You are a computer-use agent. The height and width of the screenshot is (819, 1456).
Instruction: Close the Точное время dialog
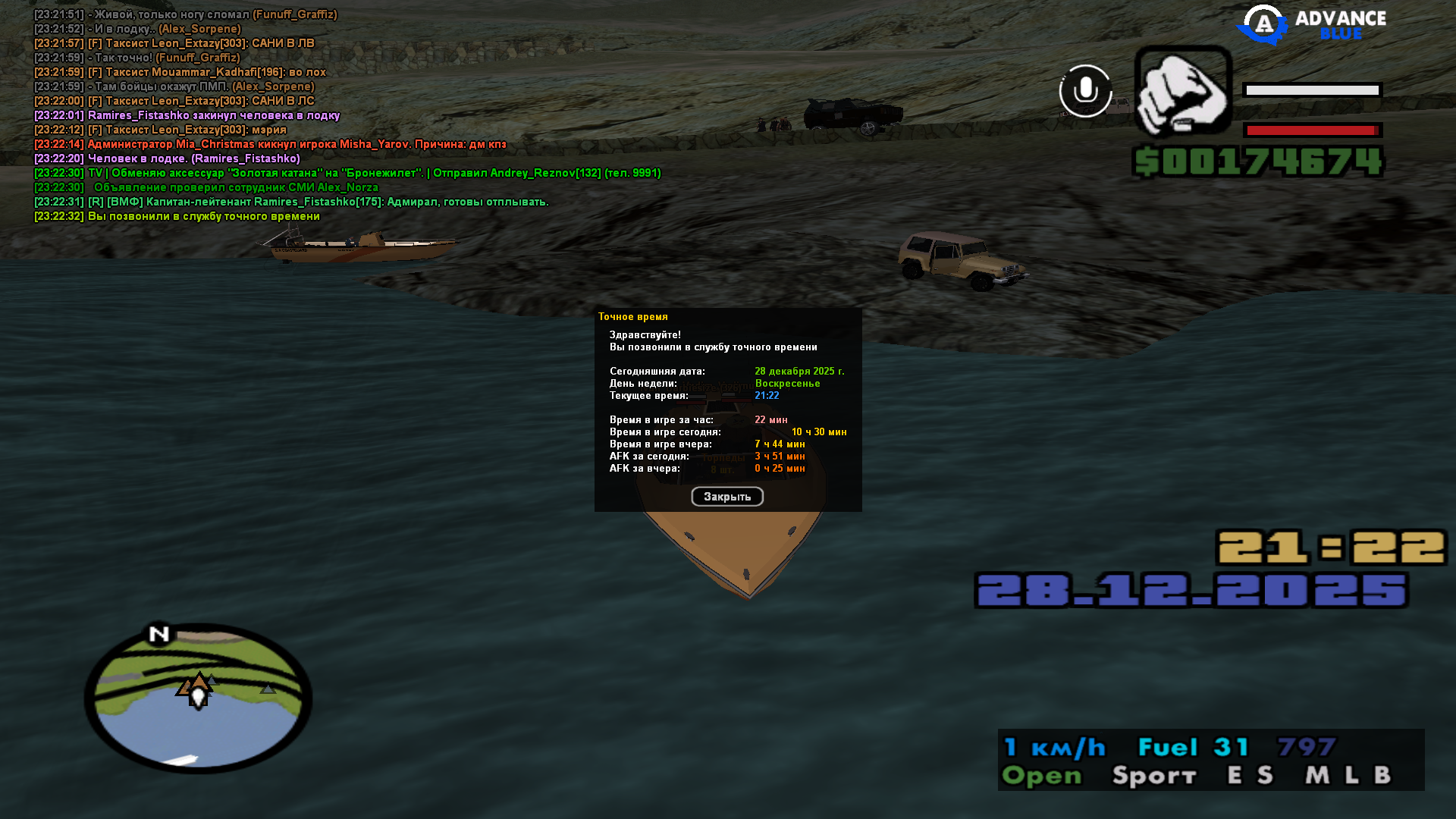726,497
